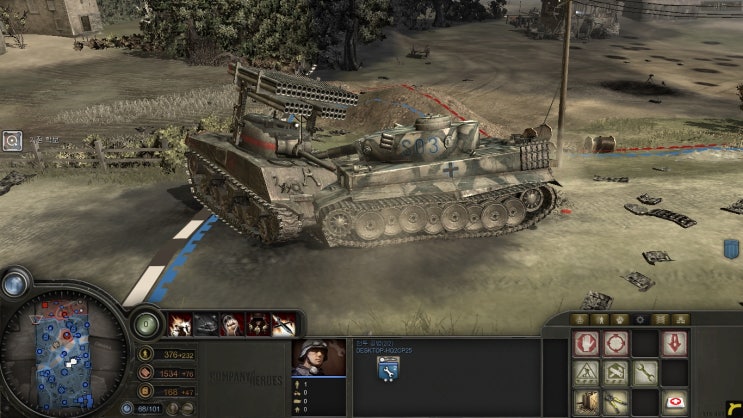Image resolution: width=743 pixels, height=418 pixels.
Task: Click the tactical minimap
Action: coord(62,352)
